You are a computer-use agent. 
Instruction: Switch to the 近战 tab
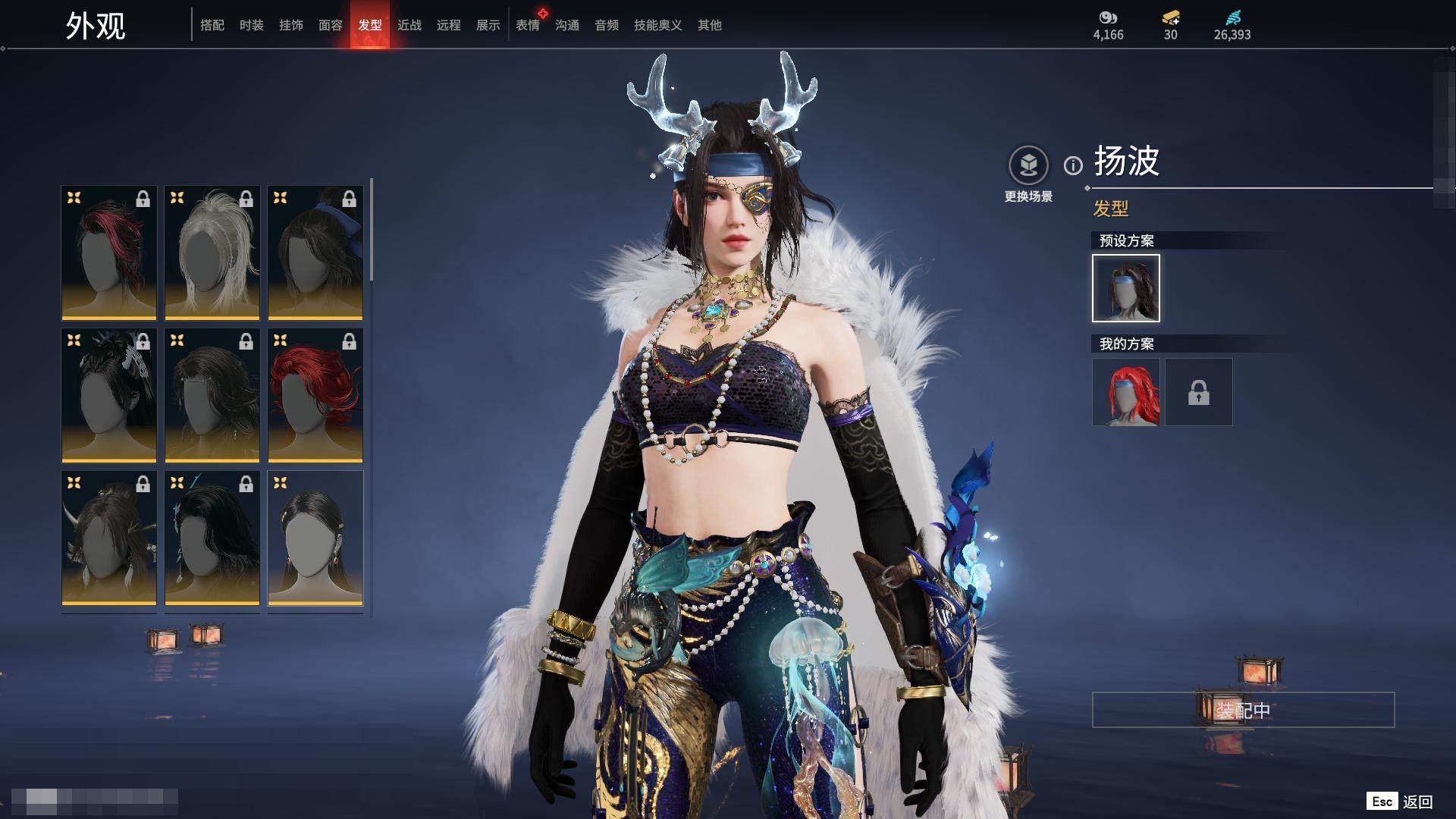click(409, 25)
